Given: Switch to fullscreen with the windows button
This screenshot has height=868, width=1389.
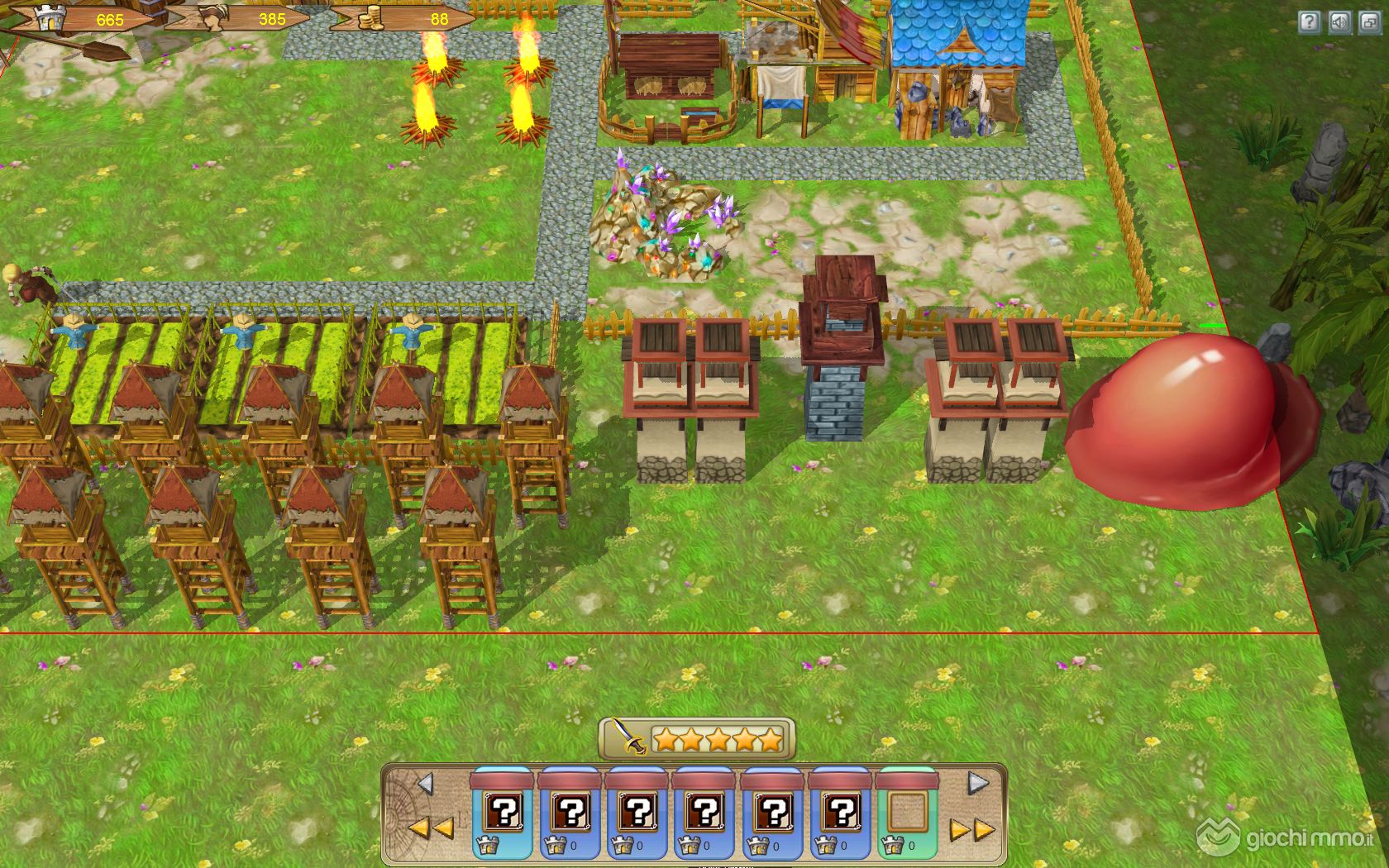Looking at the screenshot, I should [1370, 22].
